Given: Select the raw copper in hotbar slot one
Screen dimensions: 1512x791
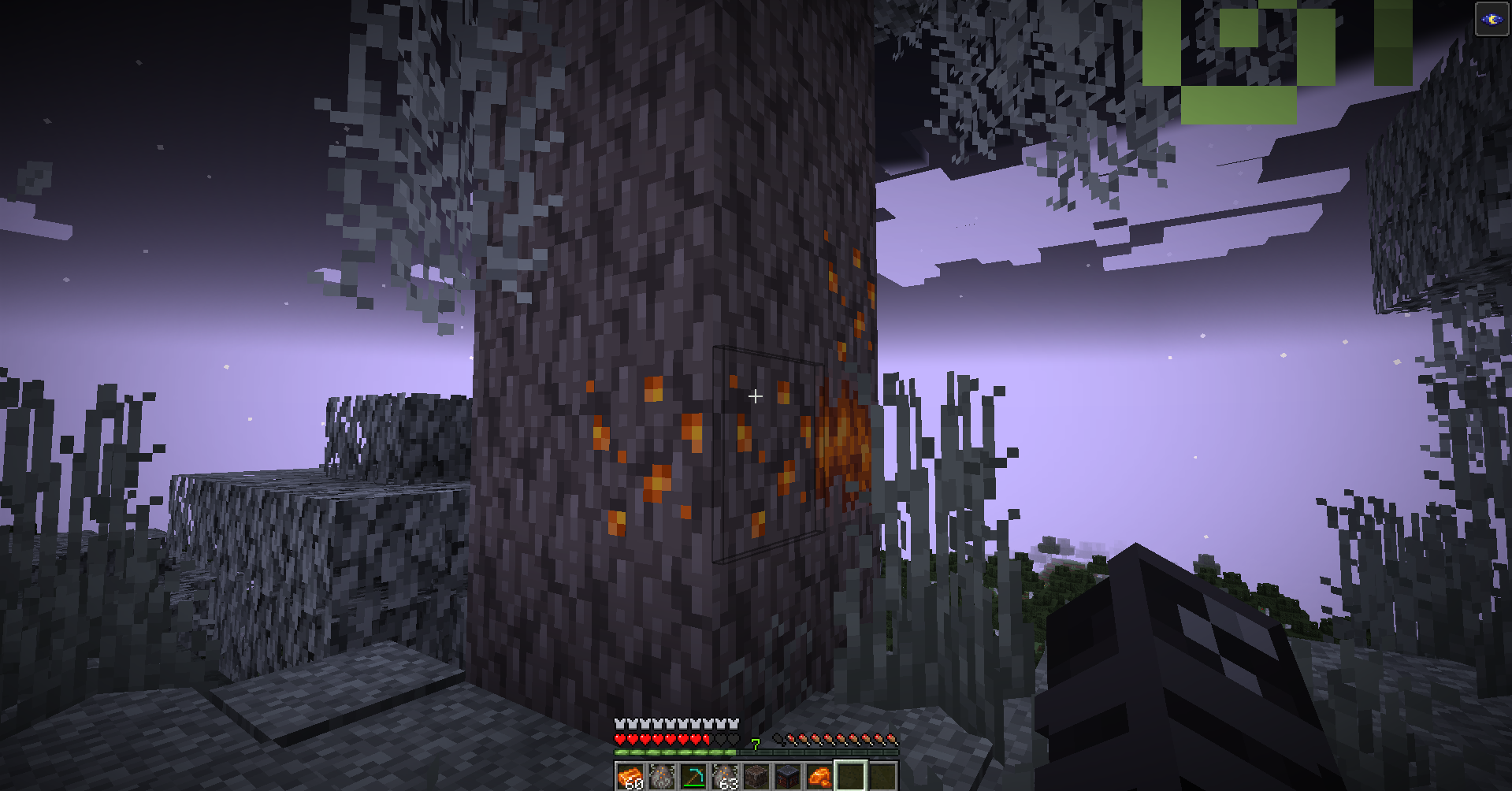Looking at the screenshot, I should [630, 776].
